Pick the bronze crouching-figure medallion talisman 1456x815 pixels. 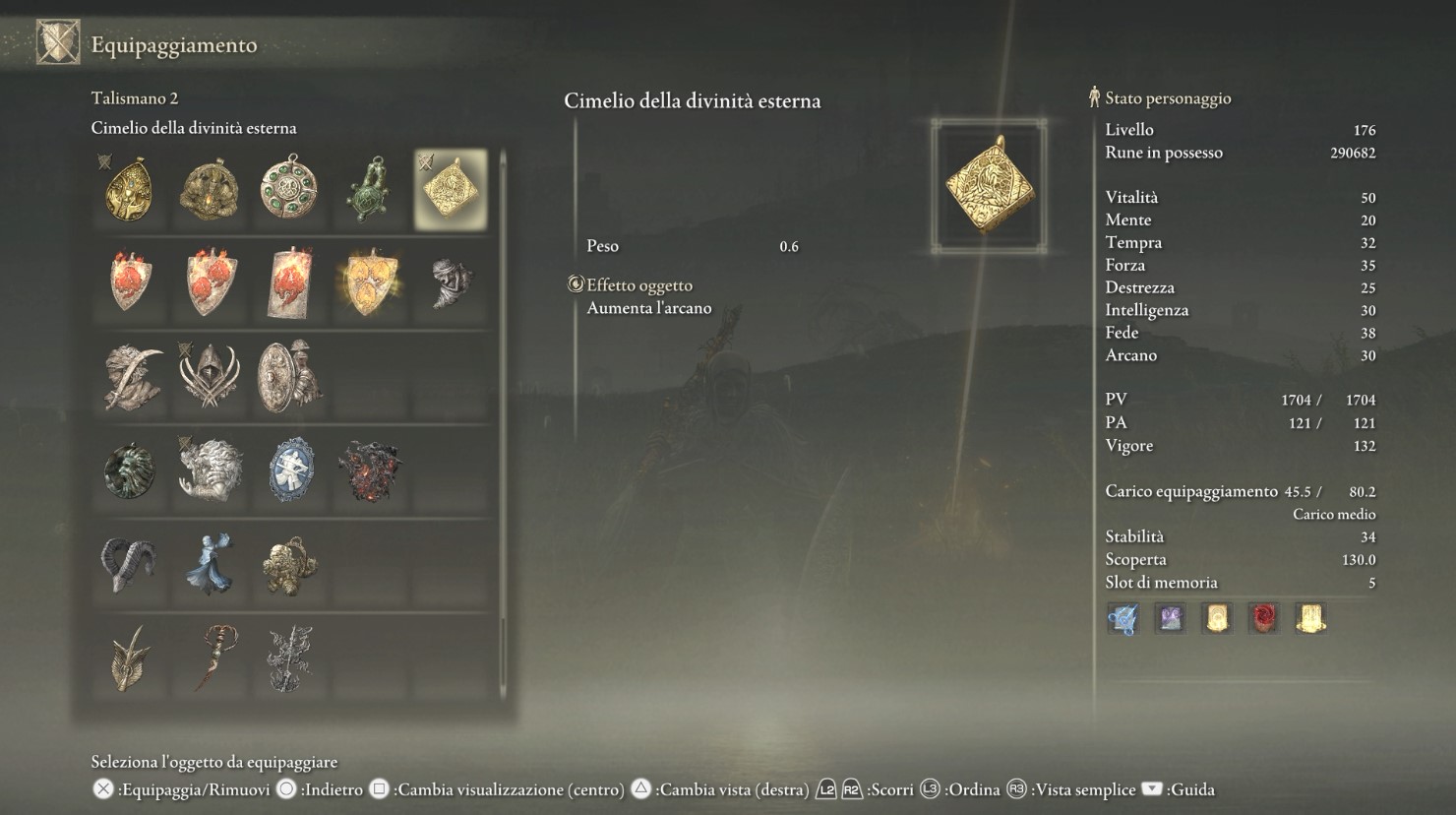point(209,190)
